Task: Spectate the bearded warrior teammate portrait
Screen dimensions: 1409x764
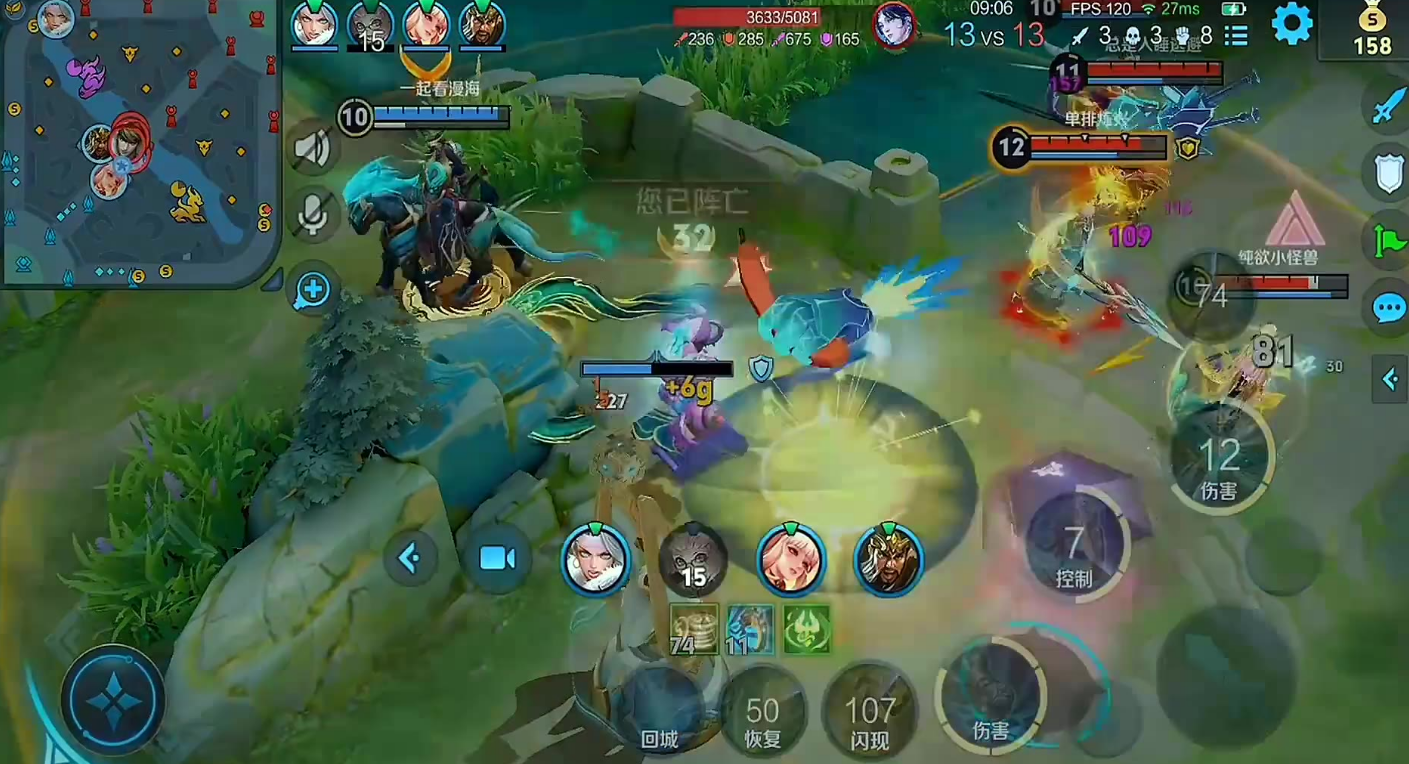Action: (x=887, y=560)
